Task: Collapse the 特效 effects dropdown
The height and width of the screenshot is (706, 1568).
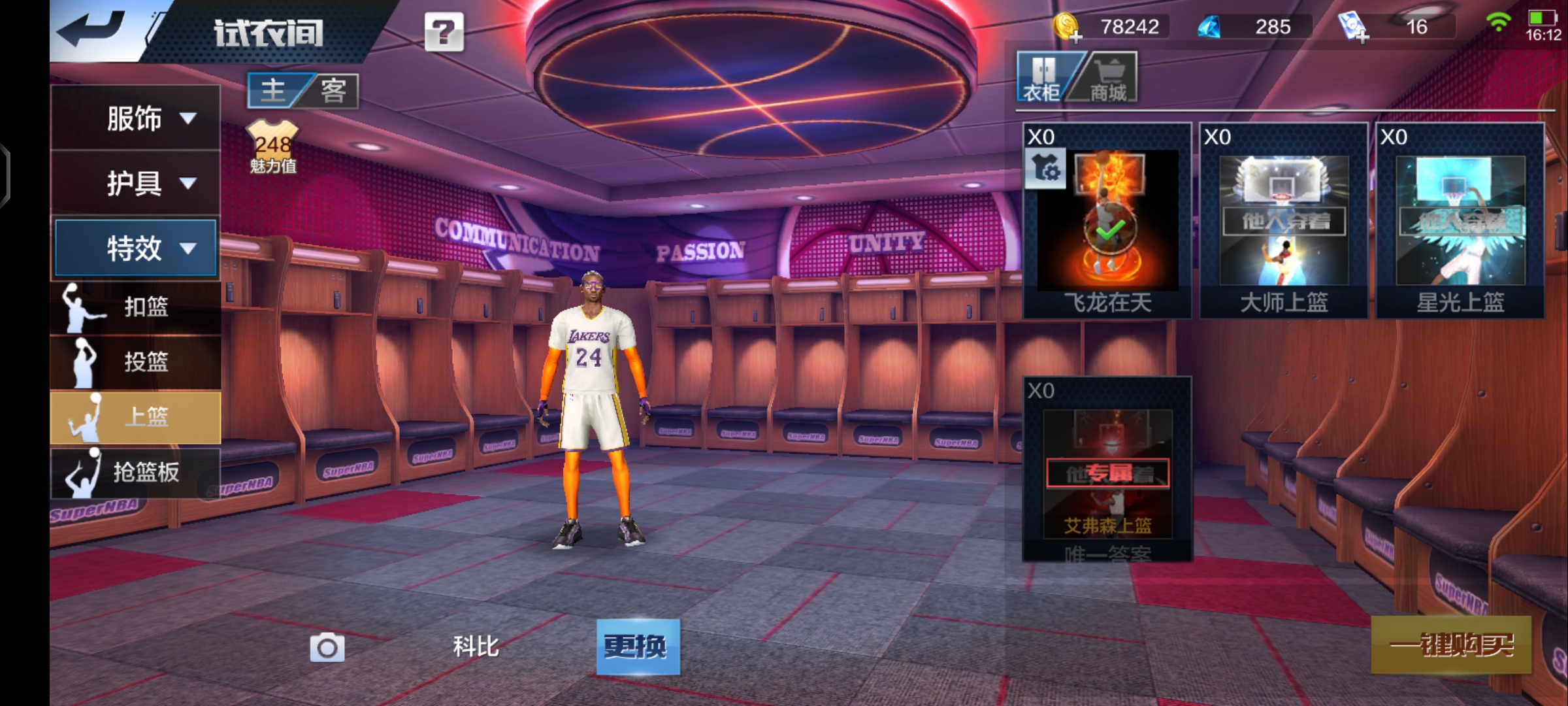Action: click(136, 248)
